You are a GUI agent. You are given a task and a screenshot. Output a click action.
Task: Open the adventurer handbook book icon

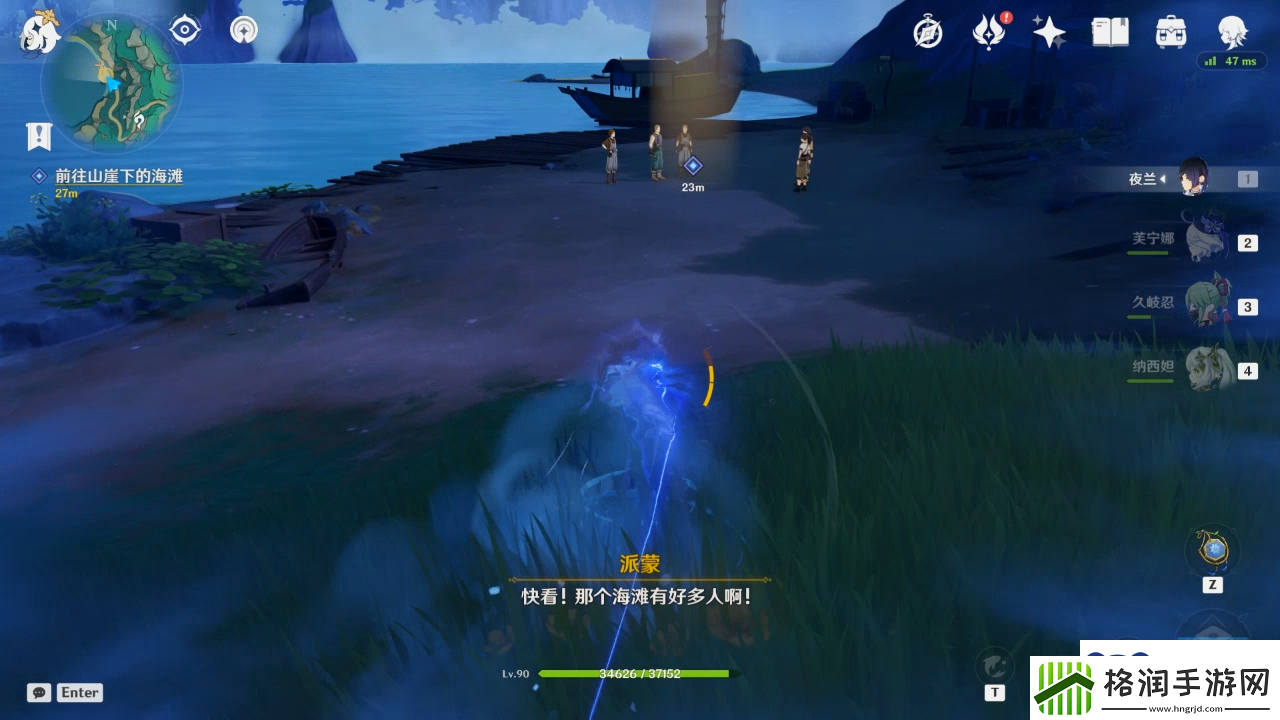tap(1110, 33)
